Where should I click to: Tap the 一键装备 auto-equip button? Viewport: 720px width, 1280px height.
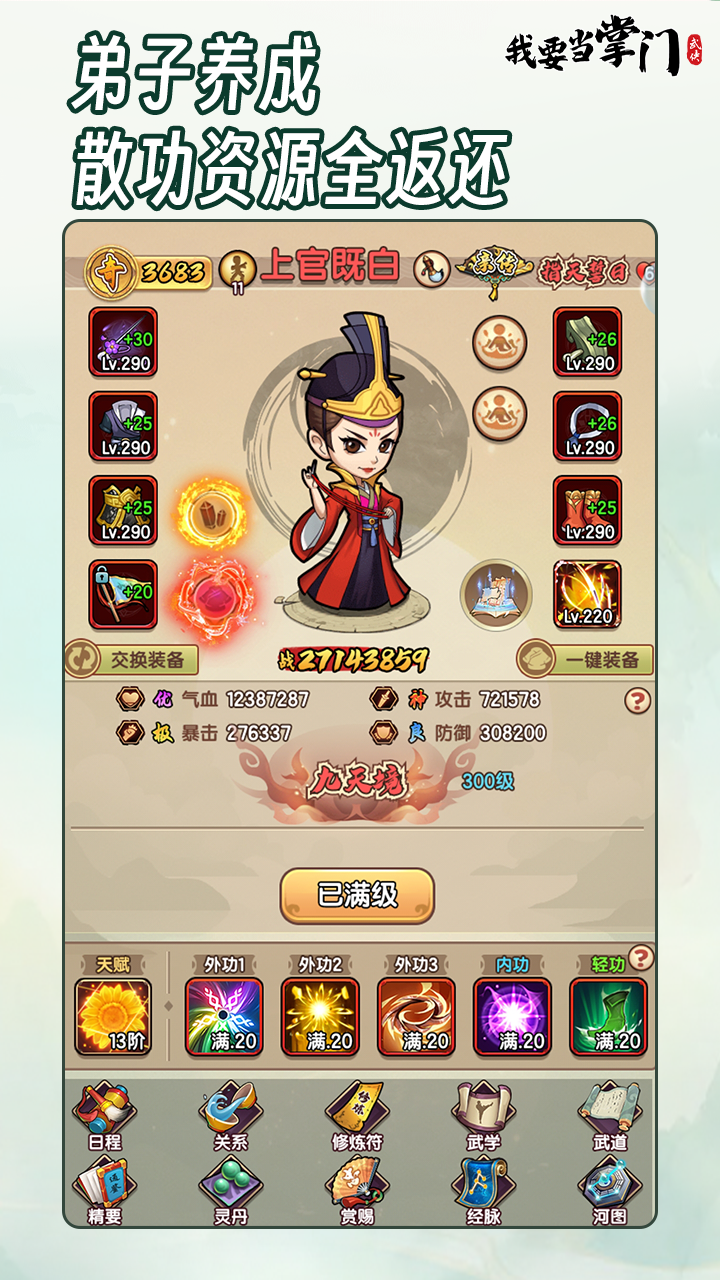point(586,660)
